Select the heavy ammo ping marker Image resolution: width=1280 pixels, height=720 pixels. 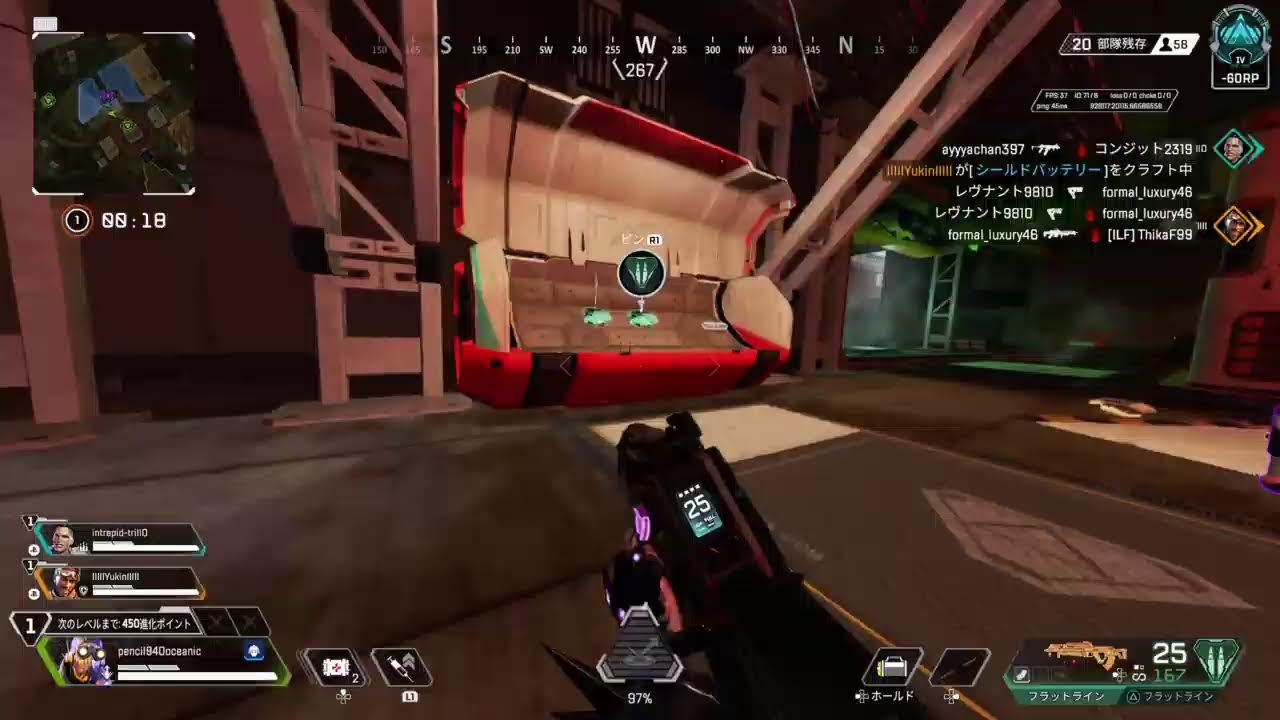(641, 273)
